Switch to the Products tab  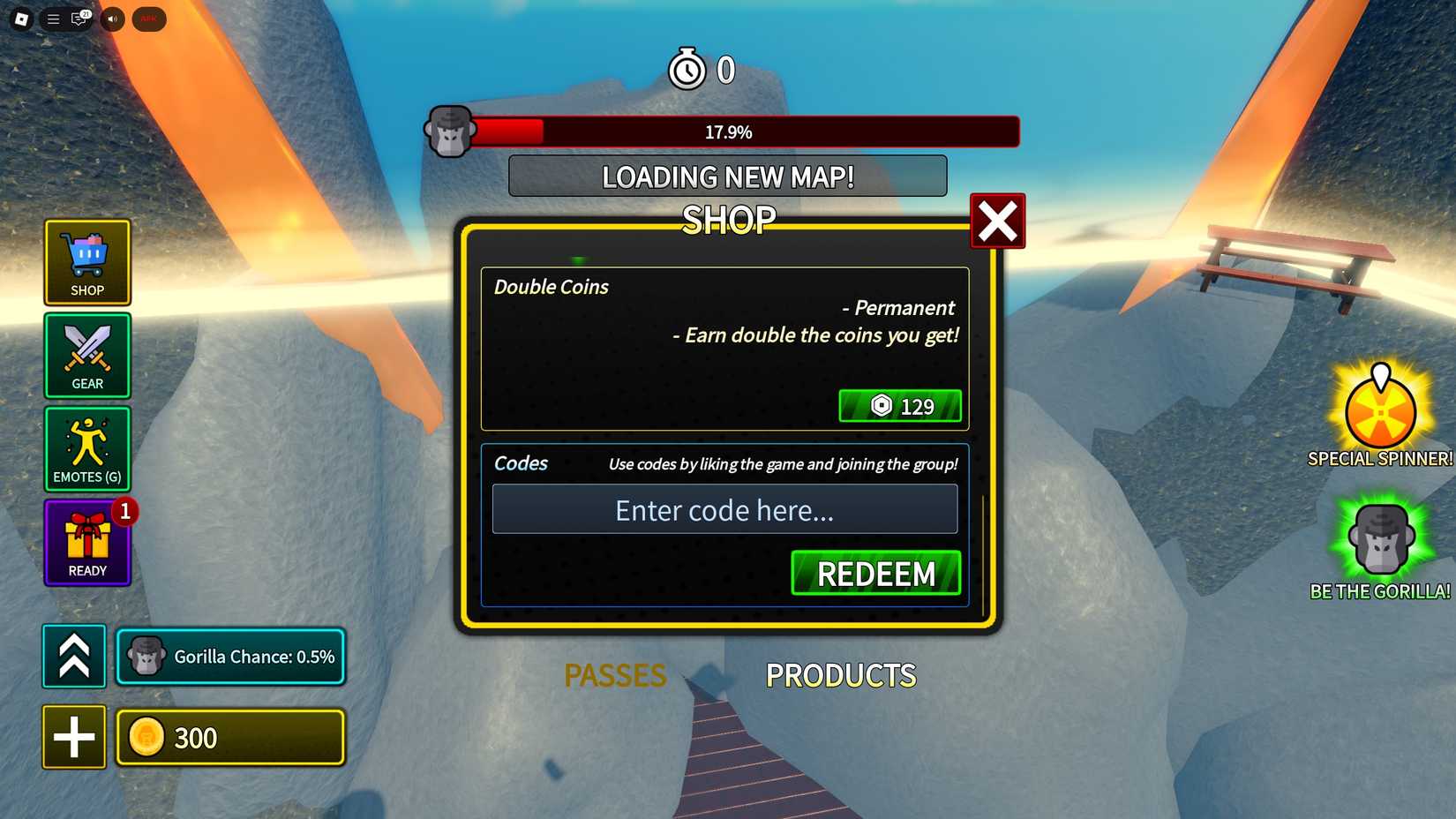[x=840, y=675]
